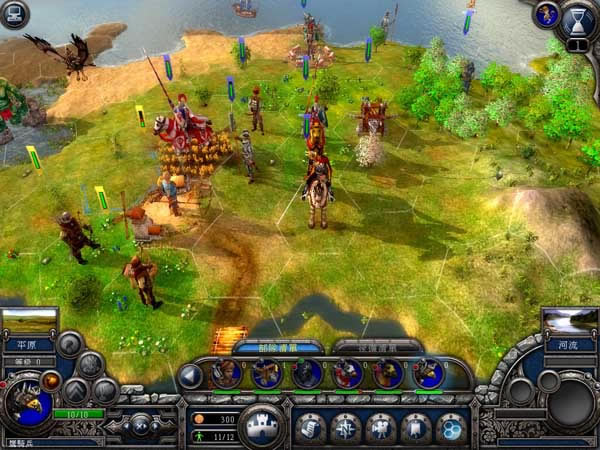Click the scroll document icon button

coord(310,427)
